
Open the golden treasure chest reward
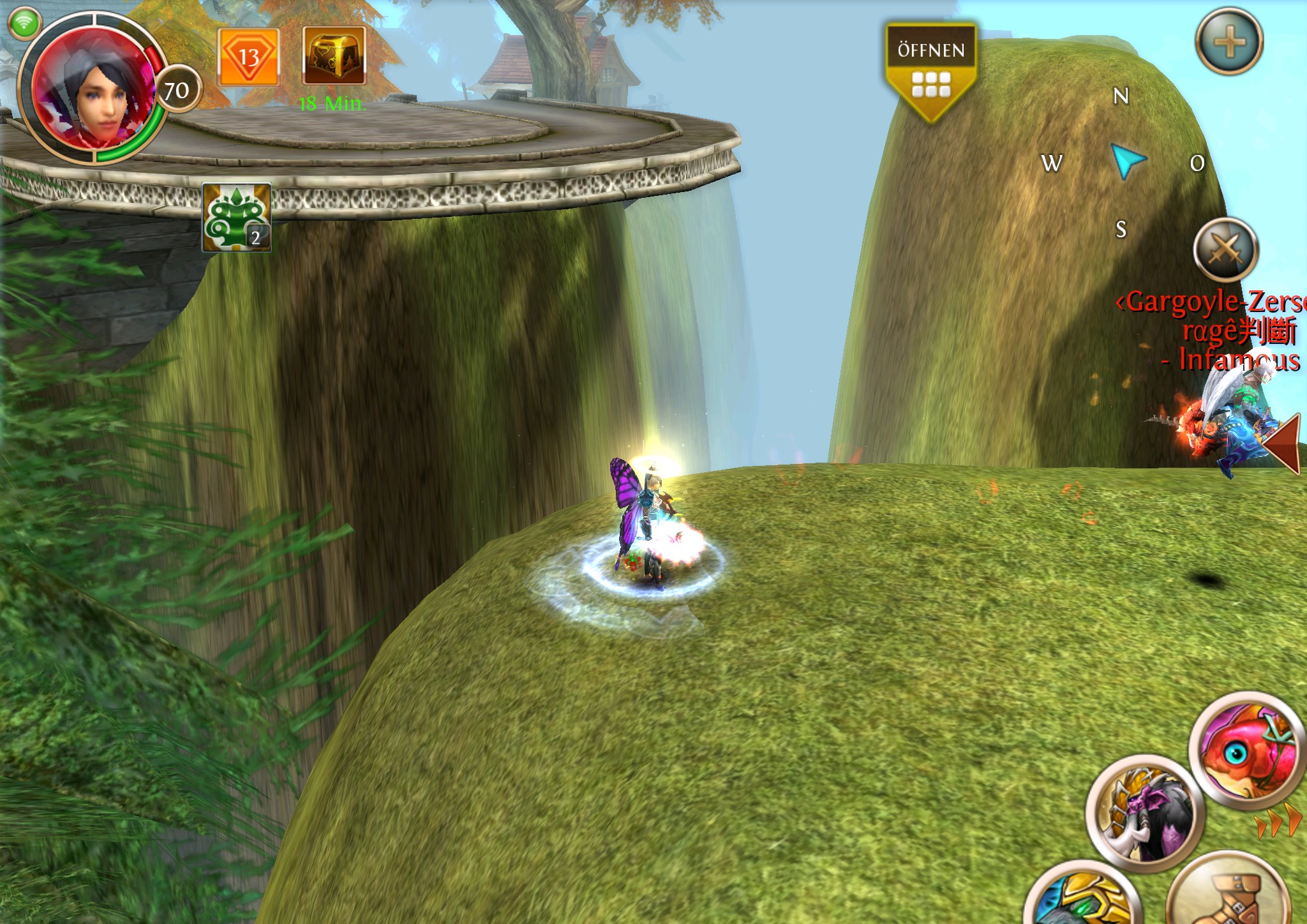pos(334,56)
